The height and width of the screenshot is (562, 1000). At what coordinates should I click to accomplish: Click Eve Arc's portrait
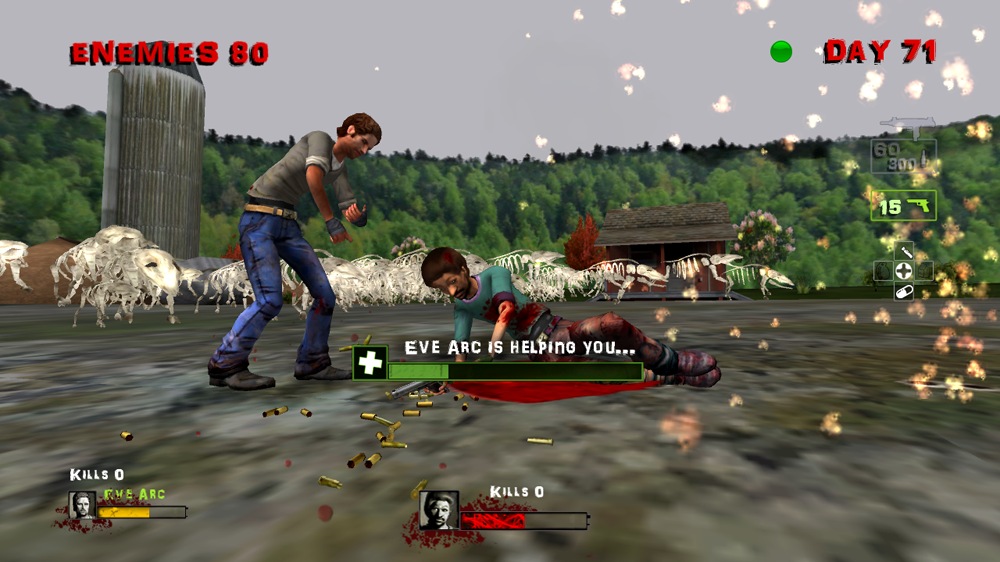tap(82, 506)
